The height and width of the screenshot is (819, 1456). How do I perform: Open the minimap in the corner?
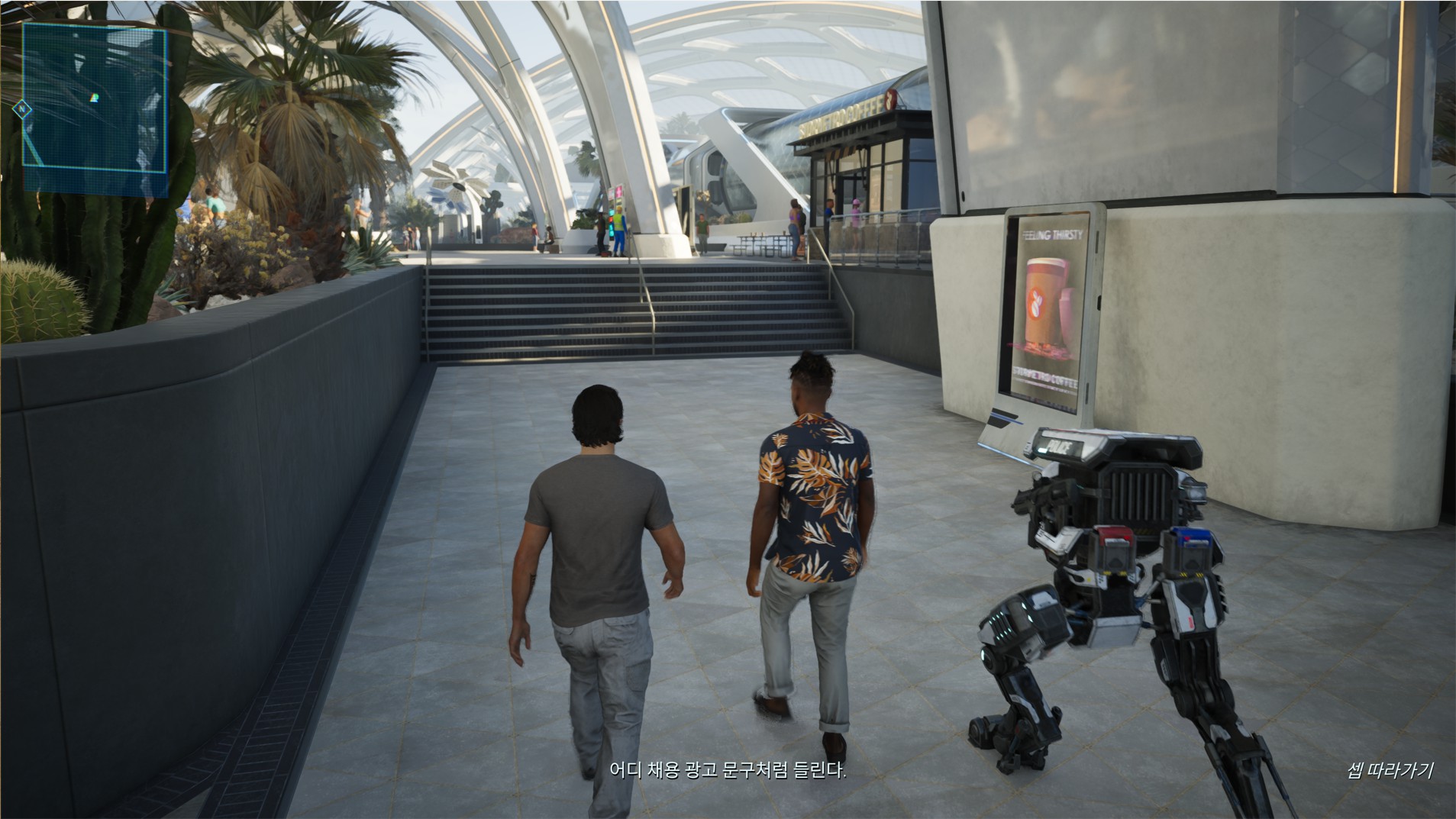click(95, 106)
